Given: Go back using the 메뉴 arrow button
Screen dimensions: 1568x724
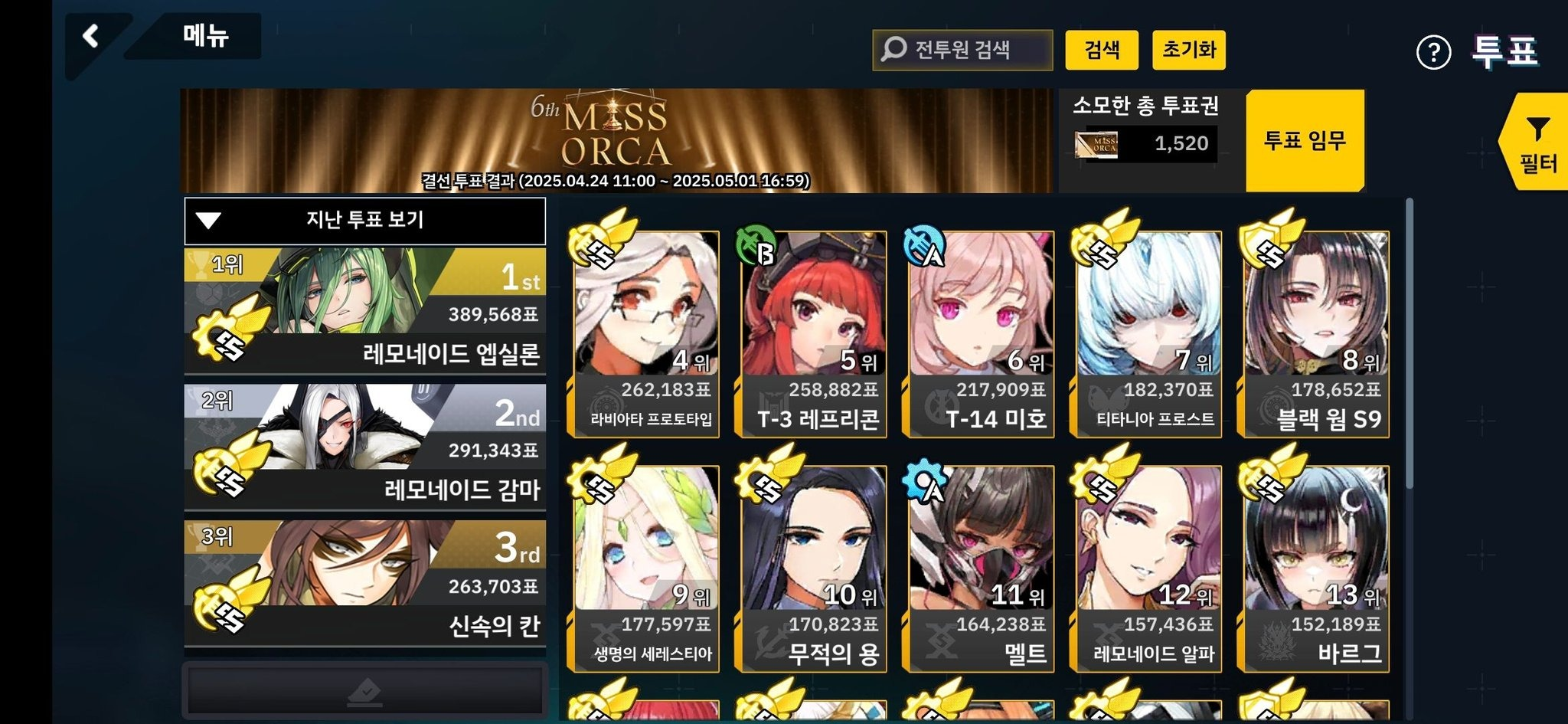Looking at the screenshot, I should coord(92,37).
